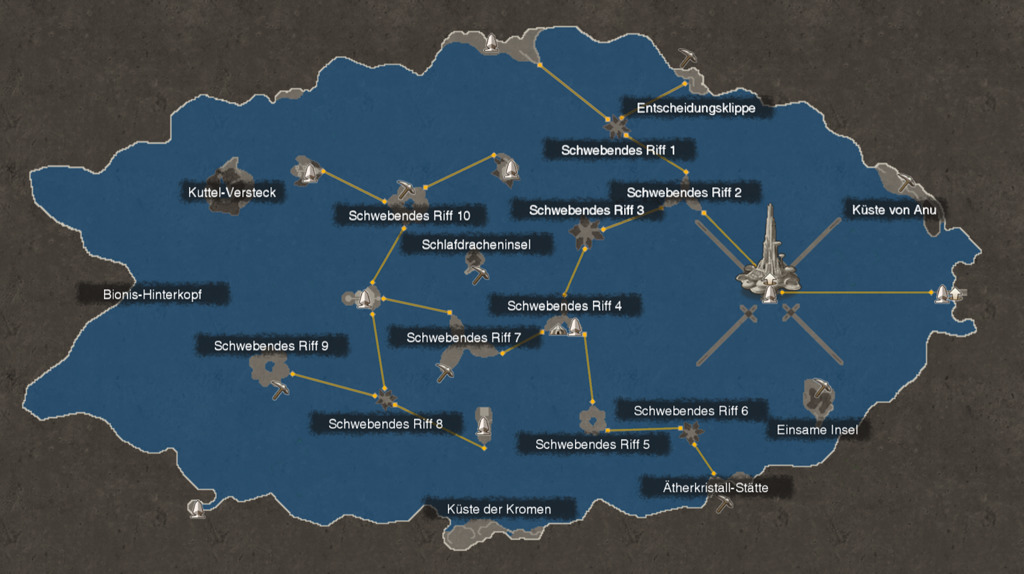This screenshot has height=574, width=1024.
Task: Choose the Einsame Insel location label
Action: tap(817, 430)
